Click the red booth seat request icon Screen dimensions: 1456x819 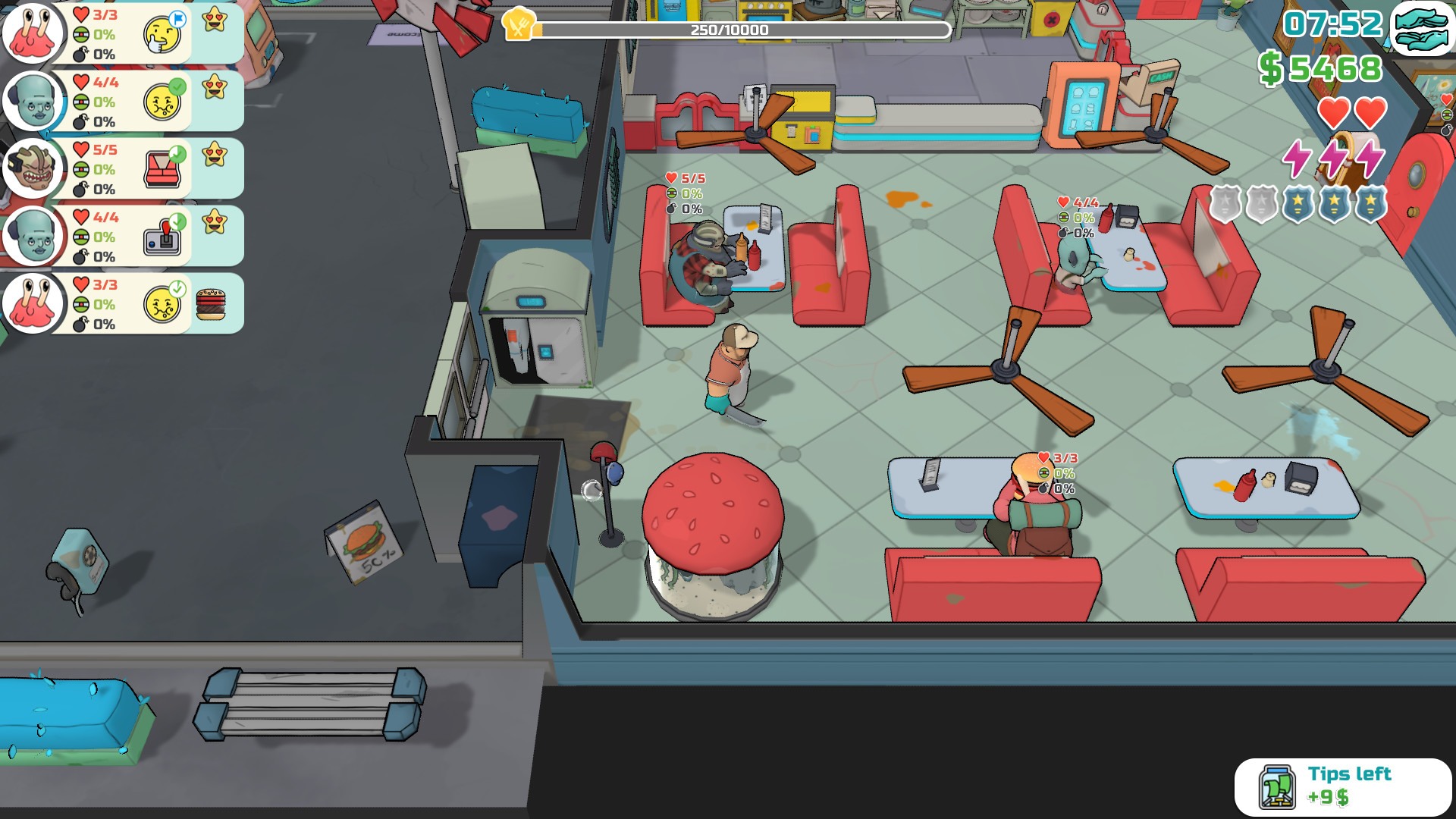pyautogui.click(x=162, y=168)
